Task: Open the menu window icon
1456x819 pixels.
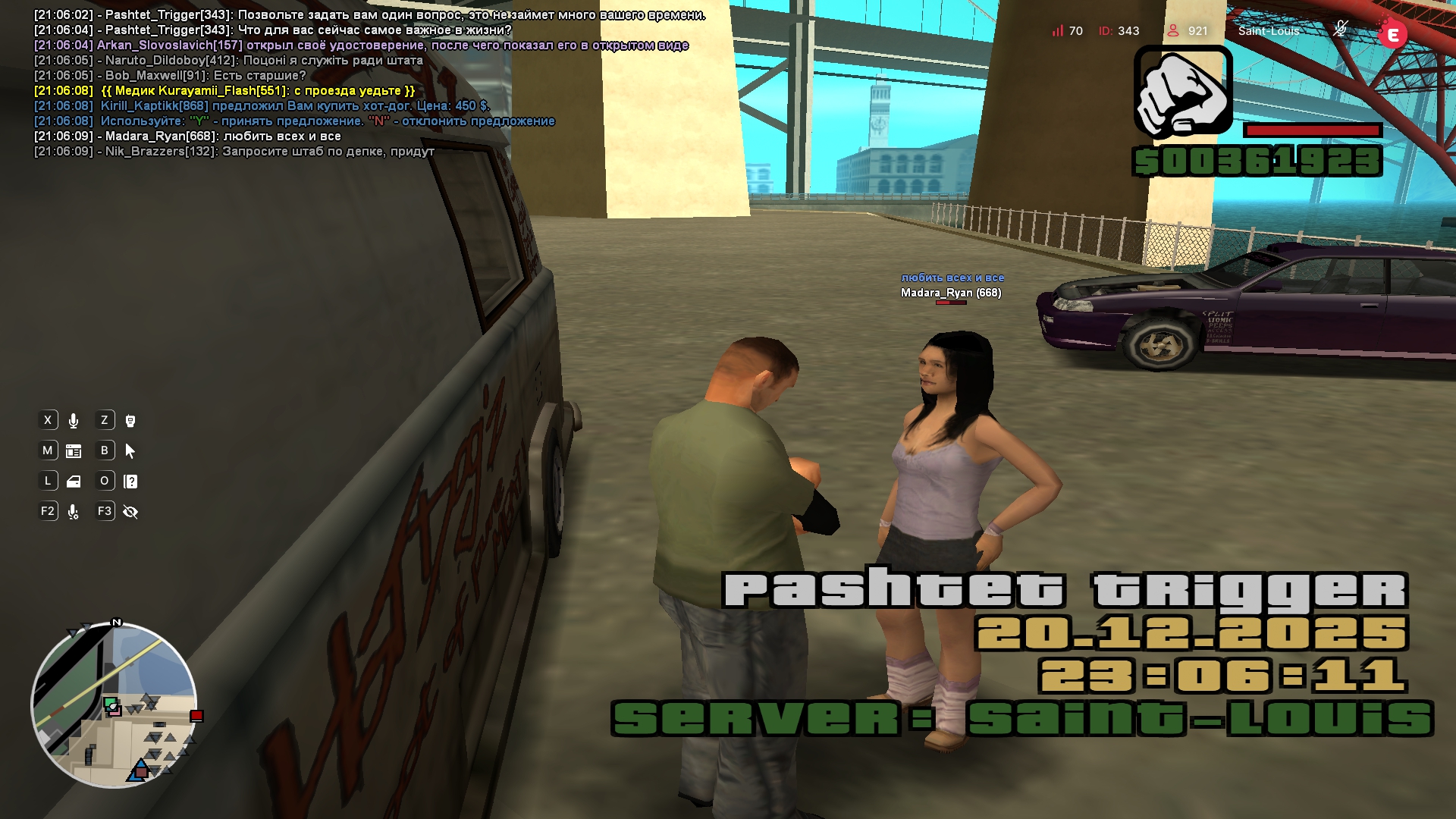Action: (74, 451)
